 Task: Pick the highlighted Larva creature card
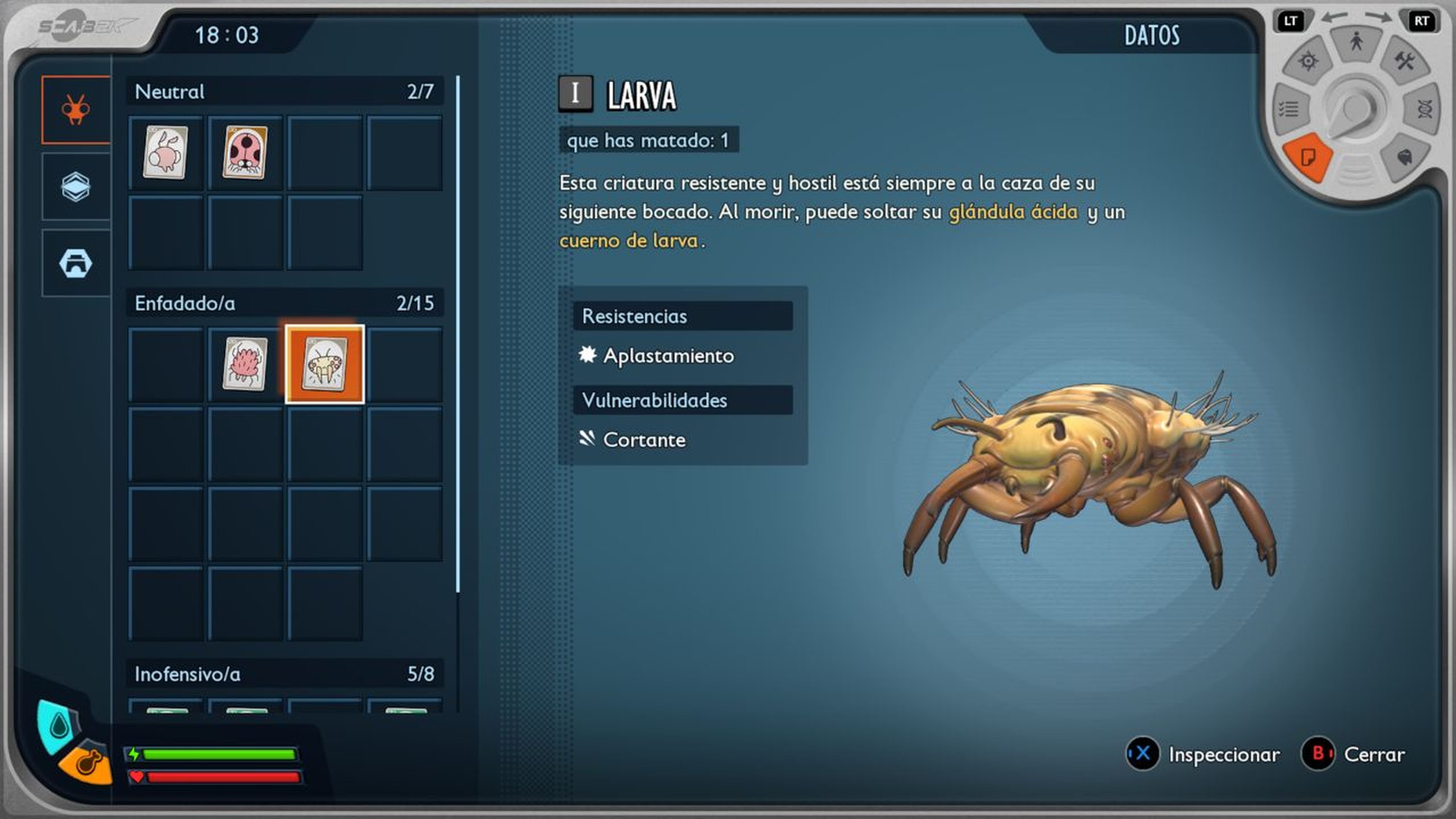(x=325, y=364)
